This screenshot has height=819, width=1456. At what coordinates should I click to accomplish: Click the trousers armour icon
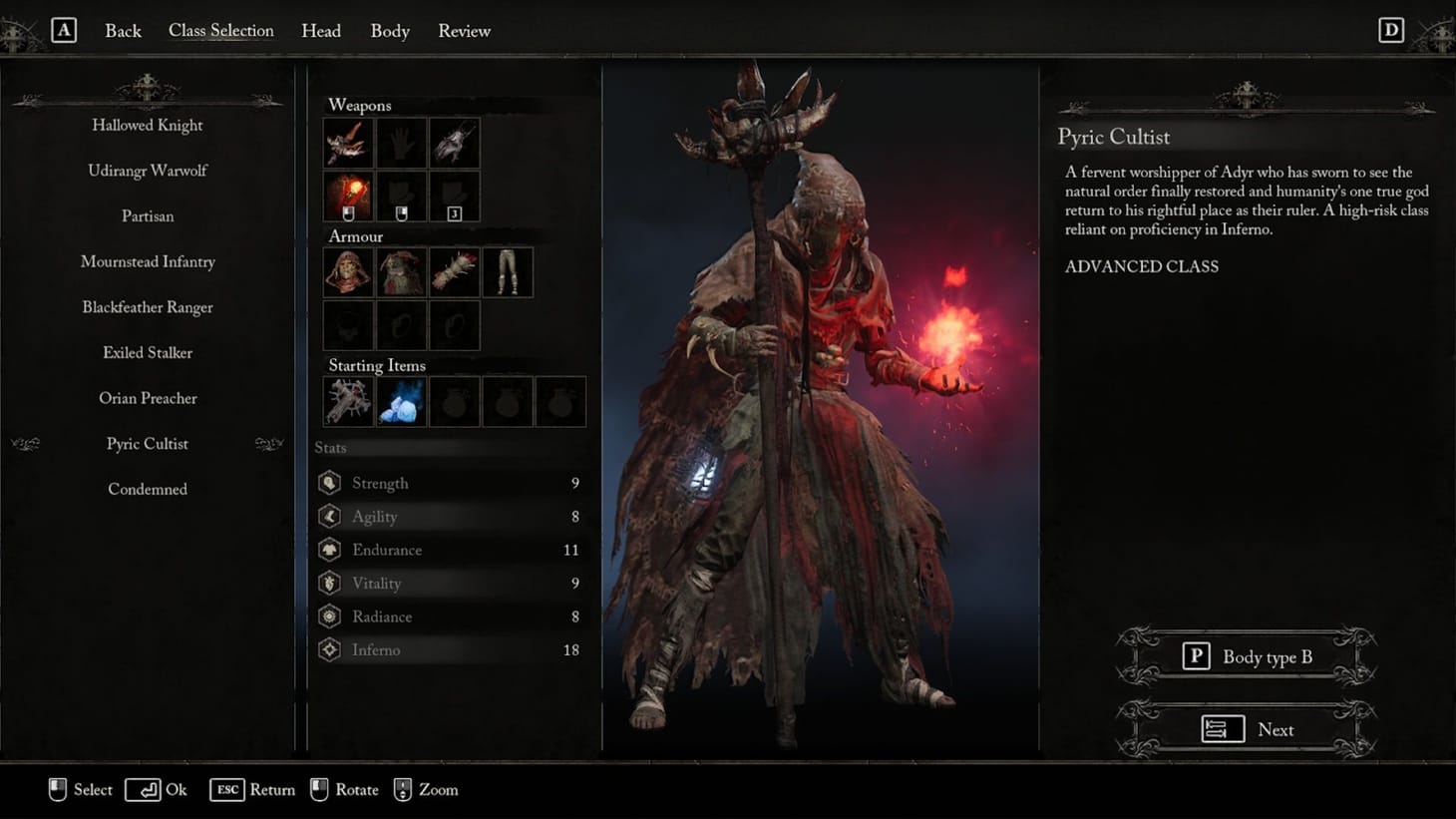coord(508,271)
